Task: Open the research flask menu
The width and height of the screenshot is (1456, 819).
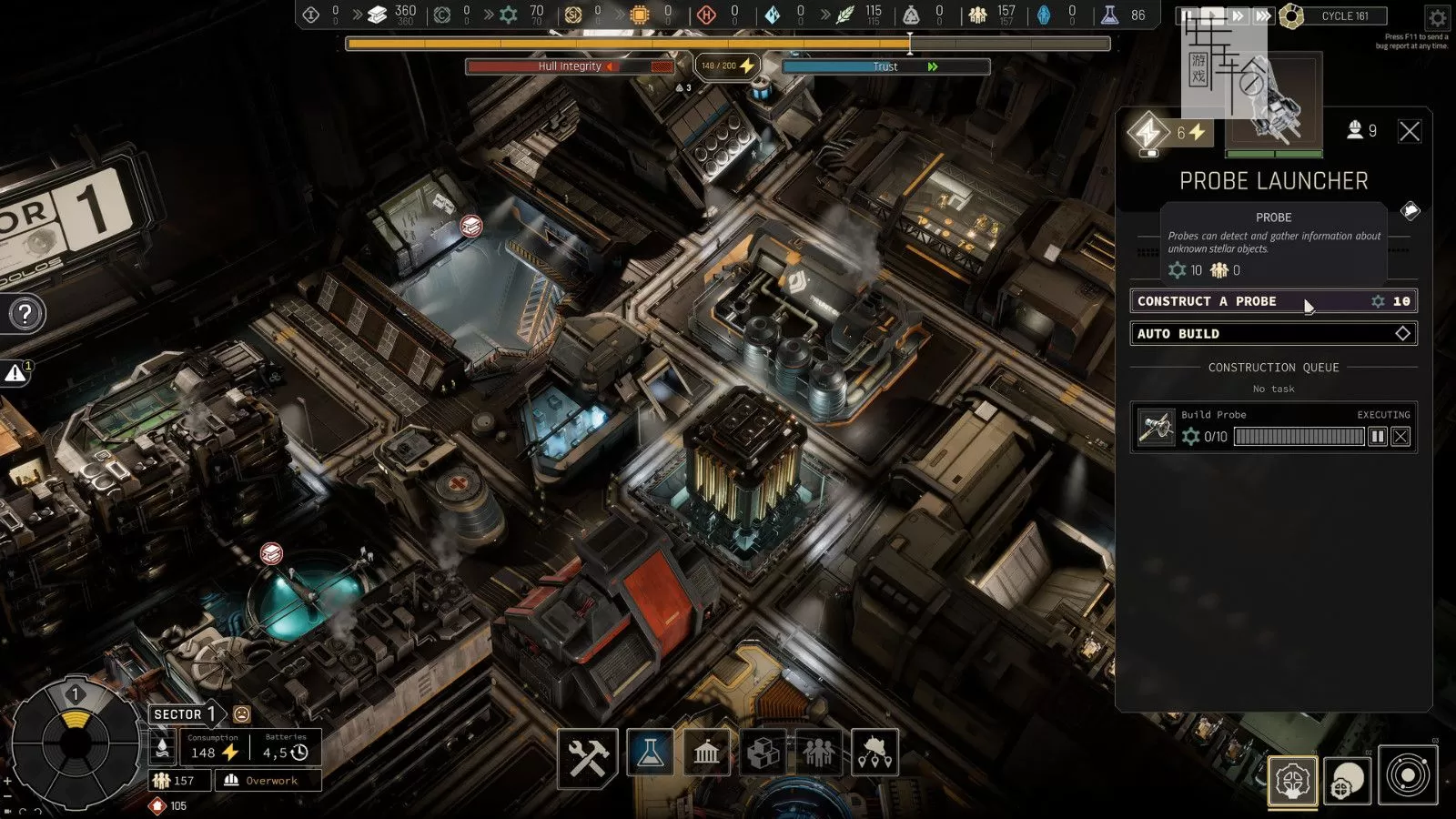Action: (x=650, y=753)
